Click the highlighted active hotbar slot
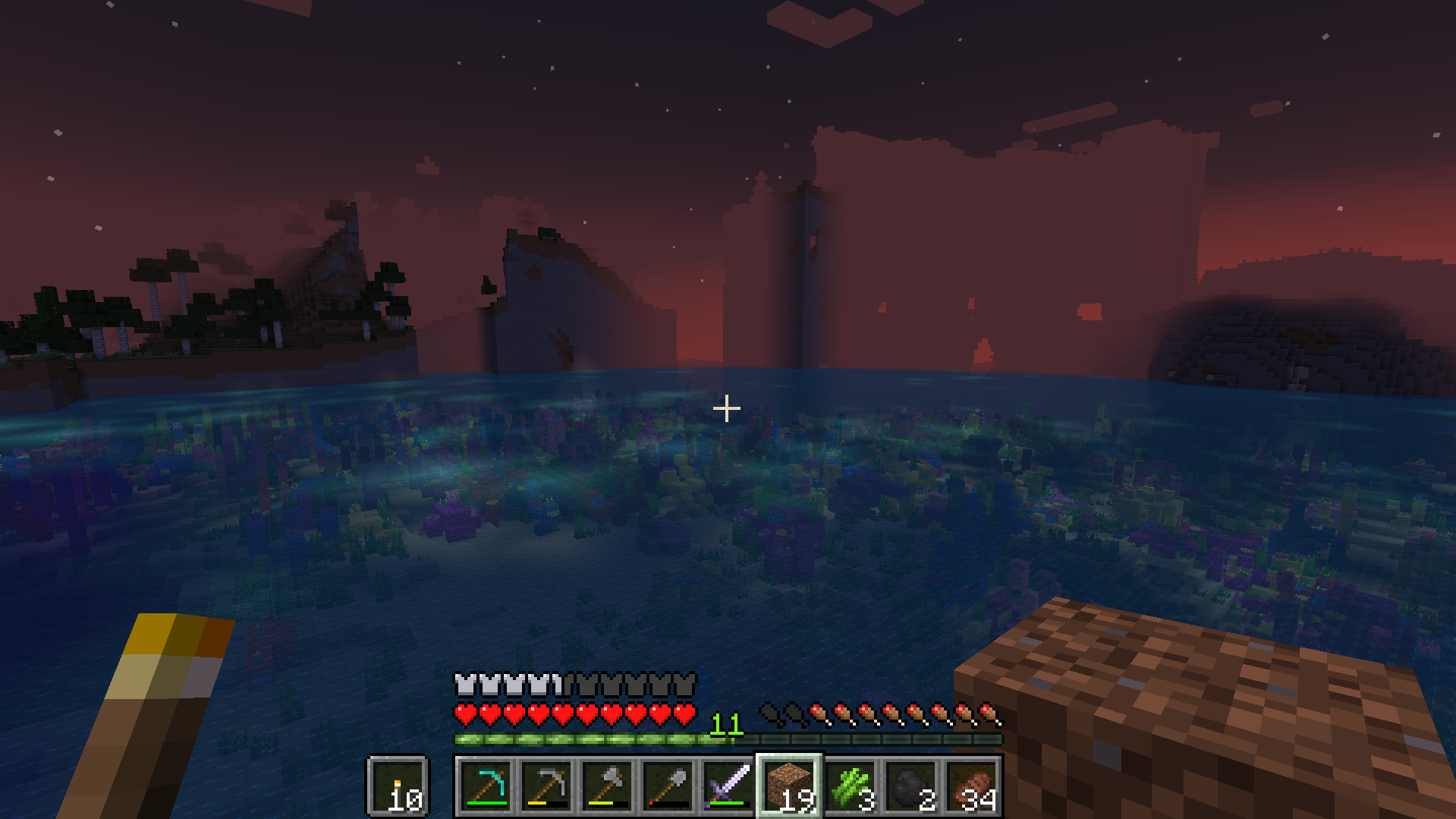 pos(789,787)
